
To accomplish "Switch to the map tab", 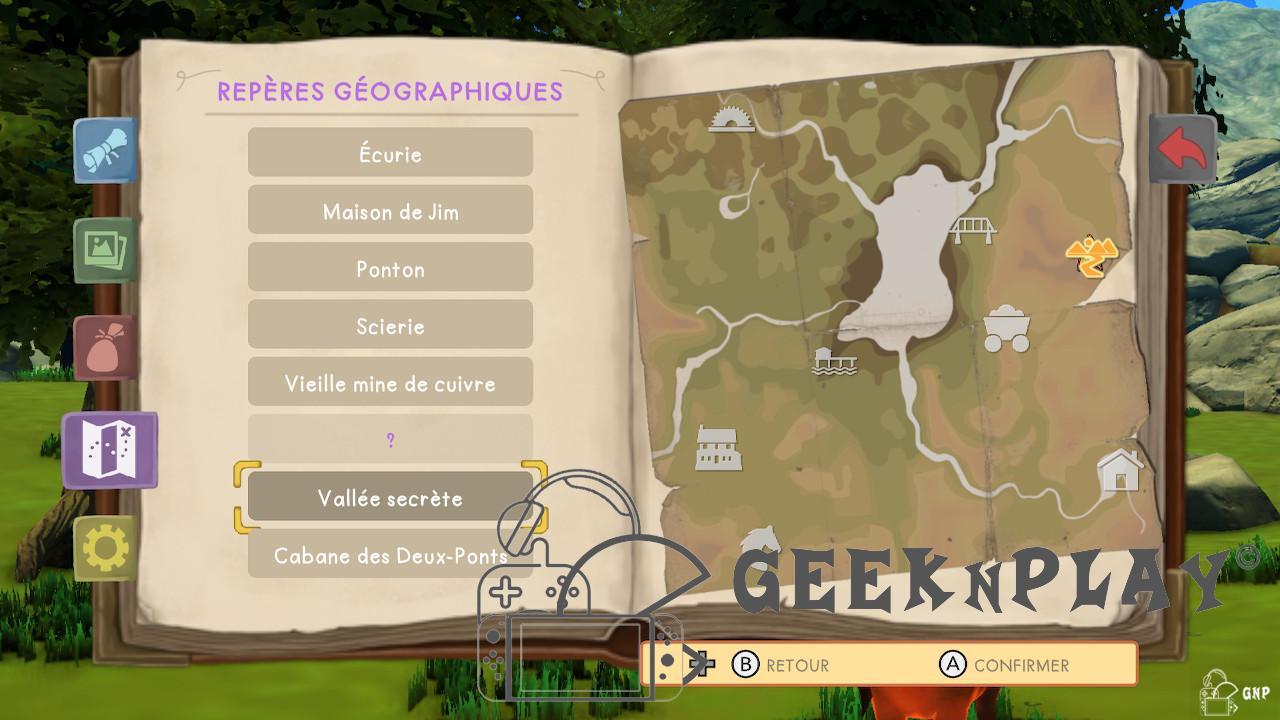I will [x=110, y=449].
